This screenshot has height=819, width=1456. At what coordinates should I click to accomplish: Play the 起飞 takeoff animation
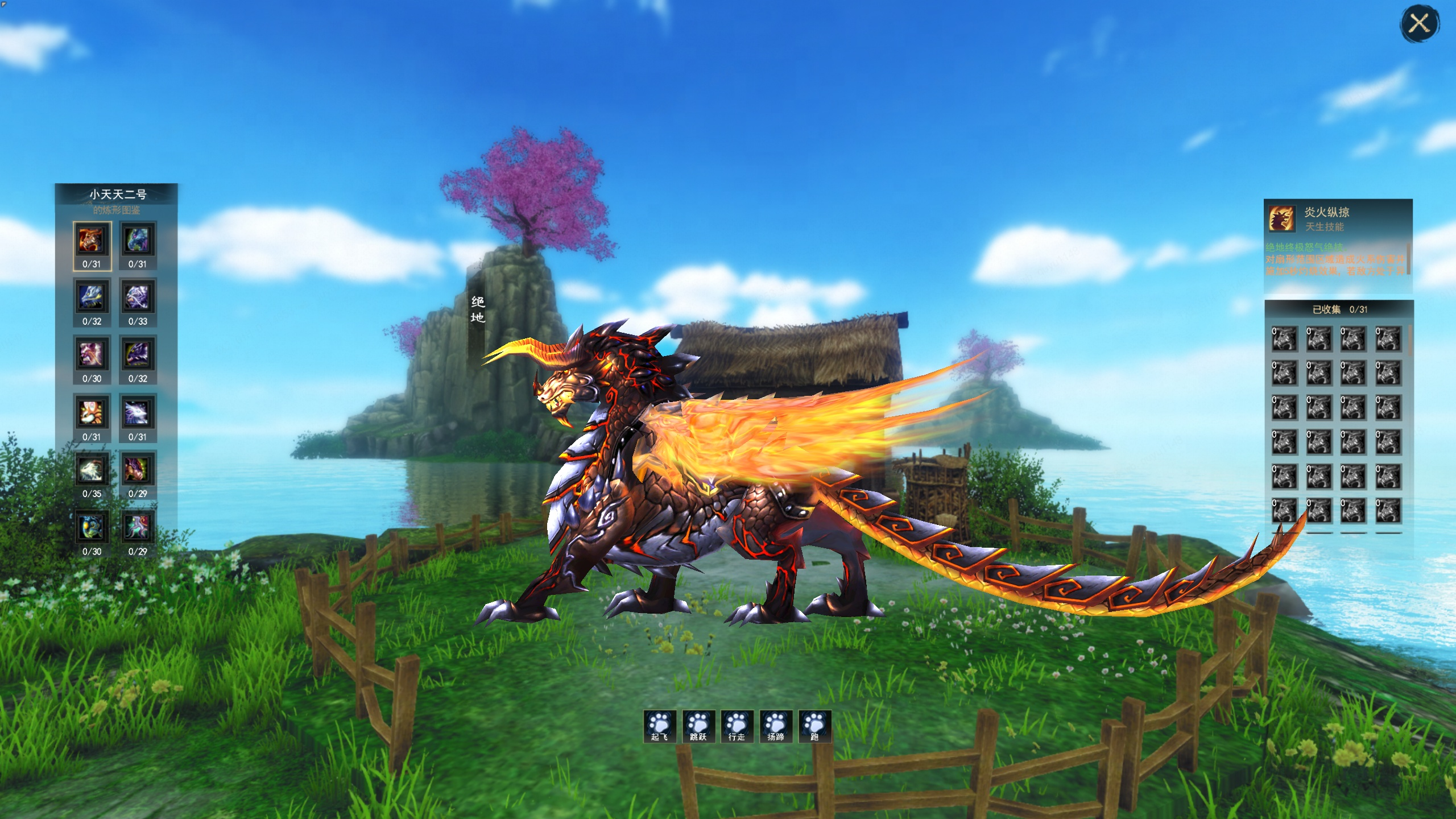(x=660, y=726)
